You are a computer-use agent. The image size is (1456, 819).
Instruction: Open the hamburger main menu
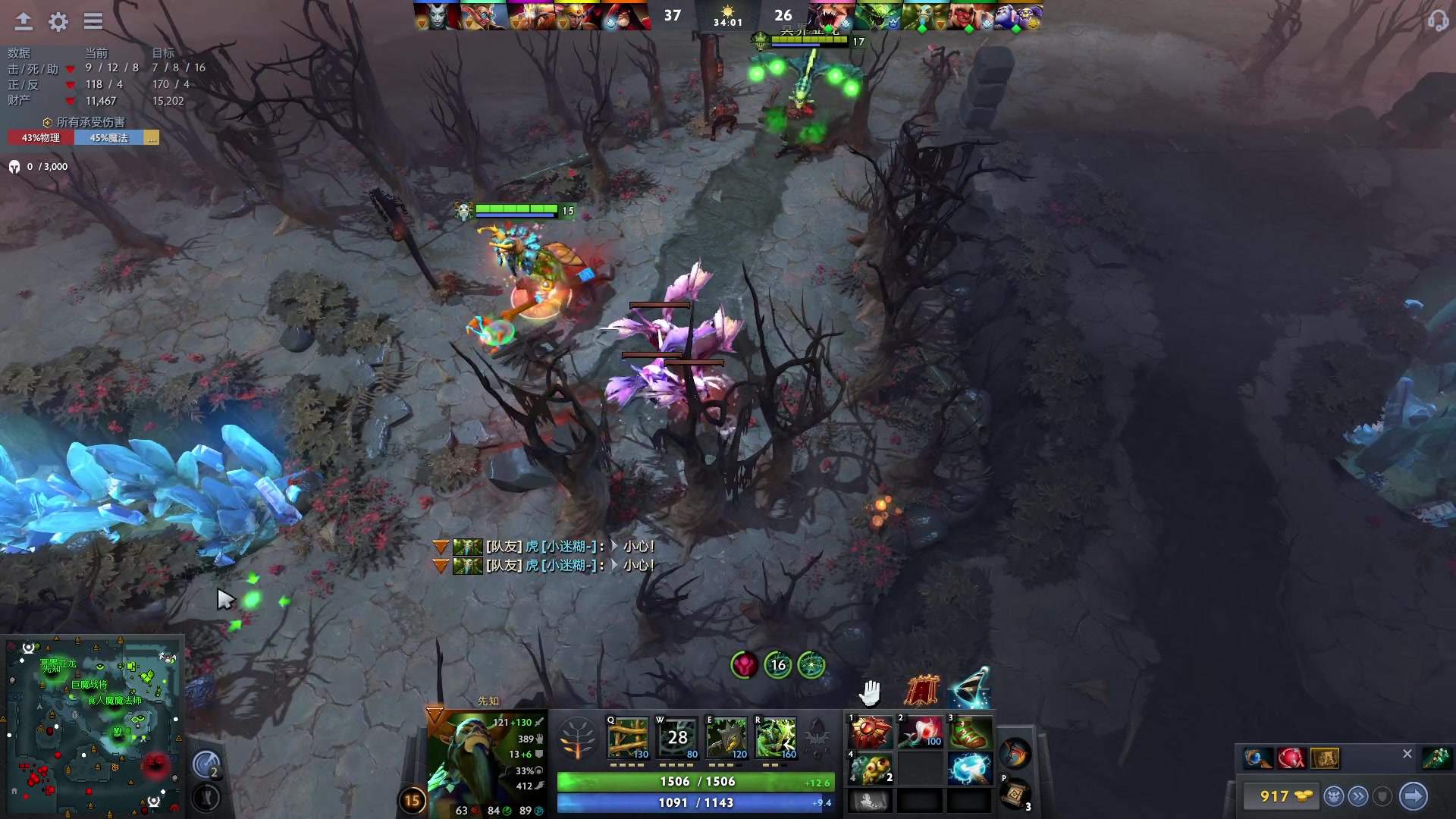click(93, 21)
